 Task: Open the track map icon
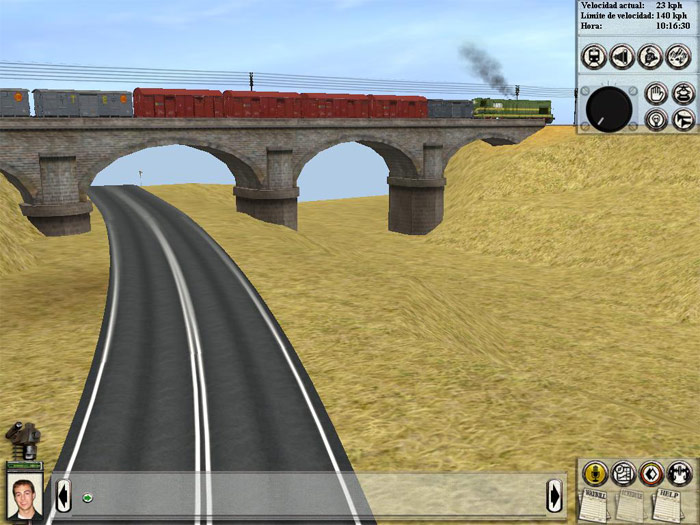click(x=623, y=472)
